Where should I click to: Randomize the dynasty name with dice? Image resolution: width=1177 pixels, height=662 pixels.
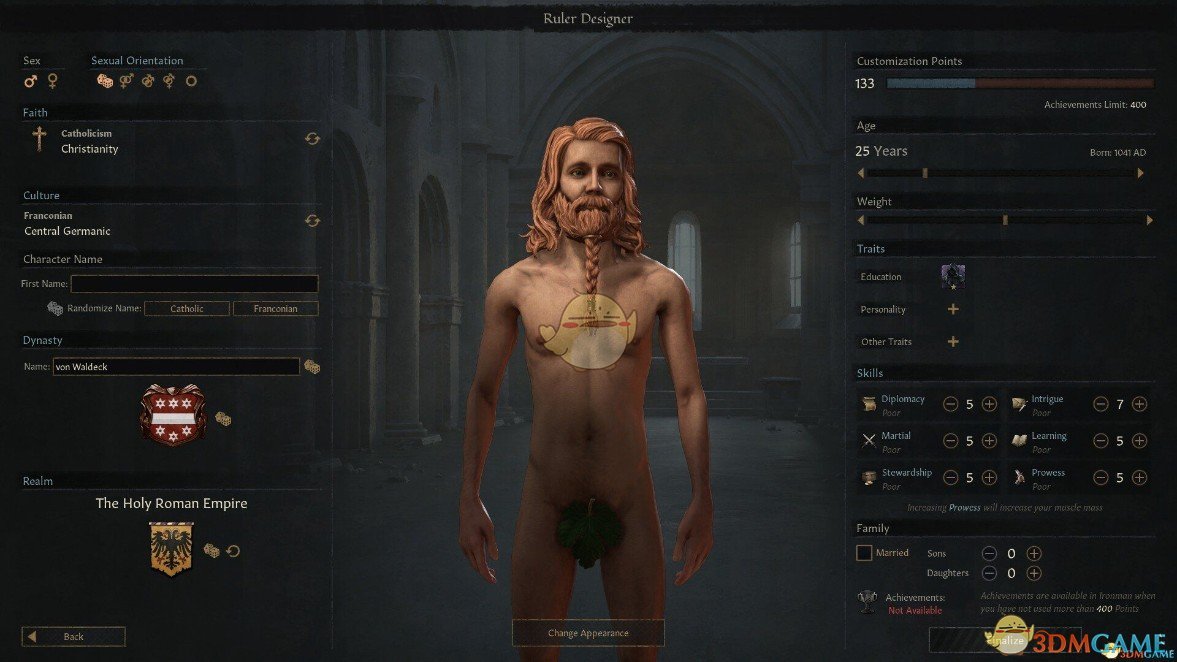coord(312,367)
